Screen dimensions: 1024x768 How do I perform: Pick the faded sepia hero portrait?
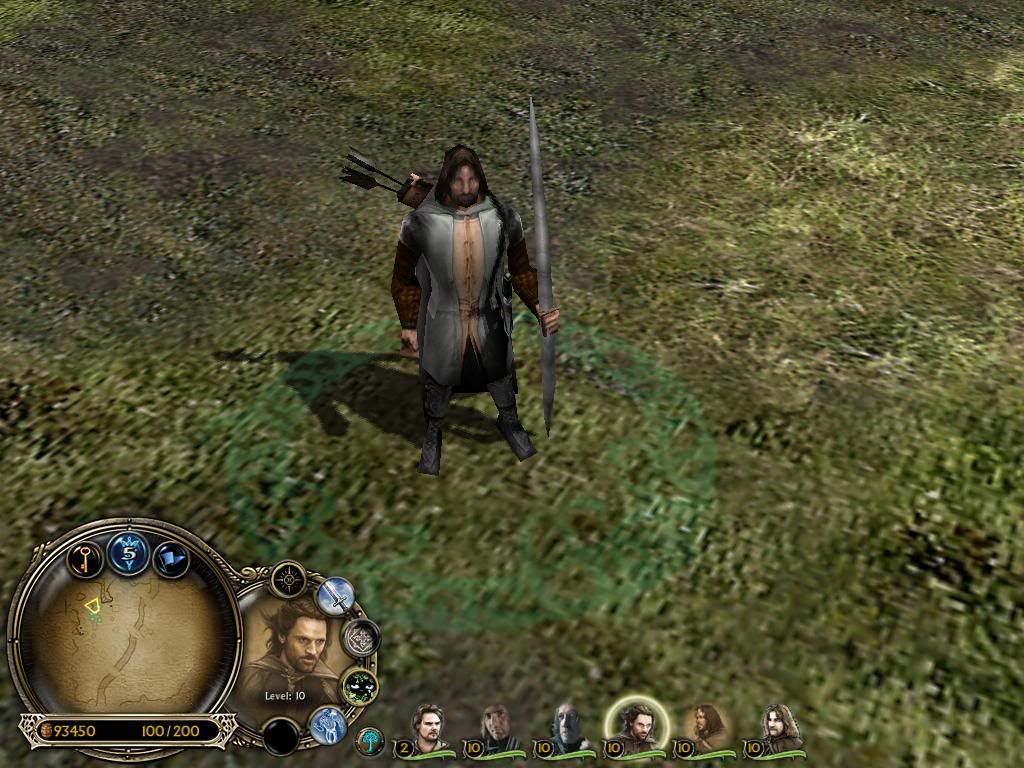click(708, 727)
